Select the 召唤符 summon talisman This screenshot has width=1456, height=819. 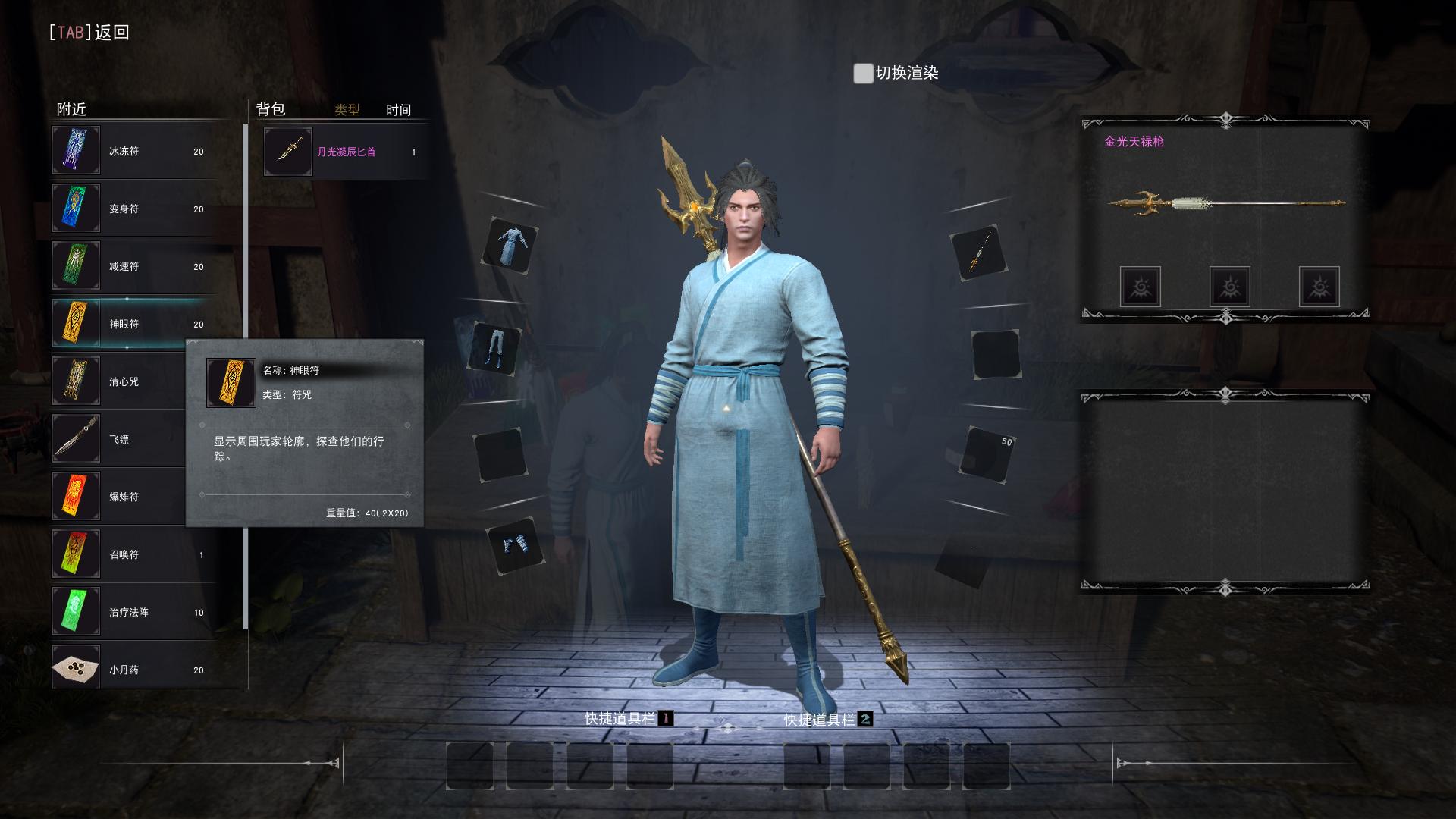[x=133, y=554]
